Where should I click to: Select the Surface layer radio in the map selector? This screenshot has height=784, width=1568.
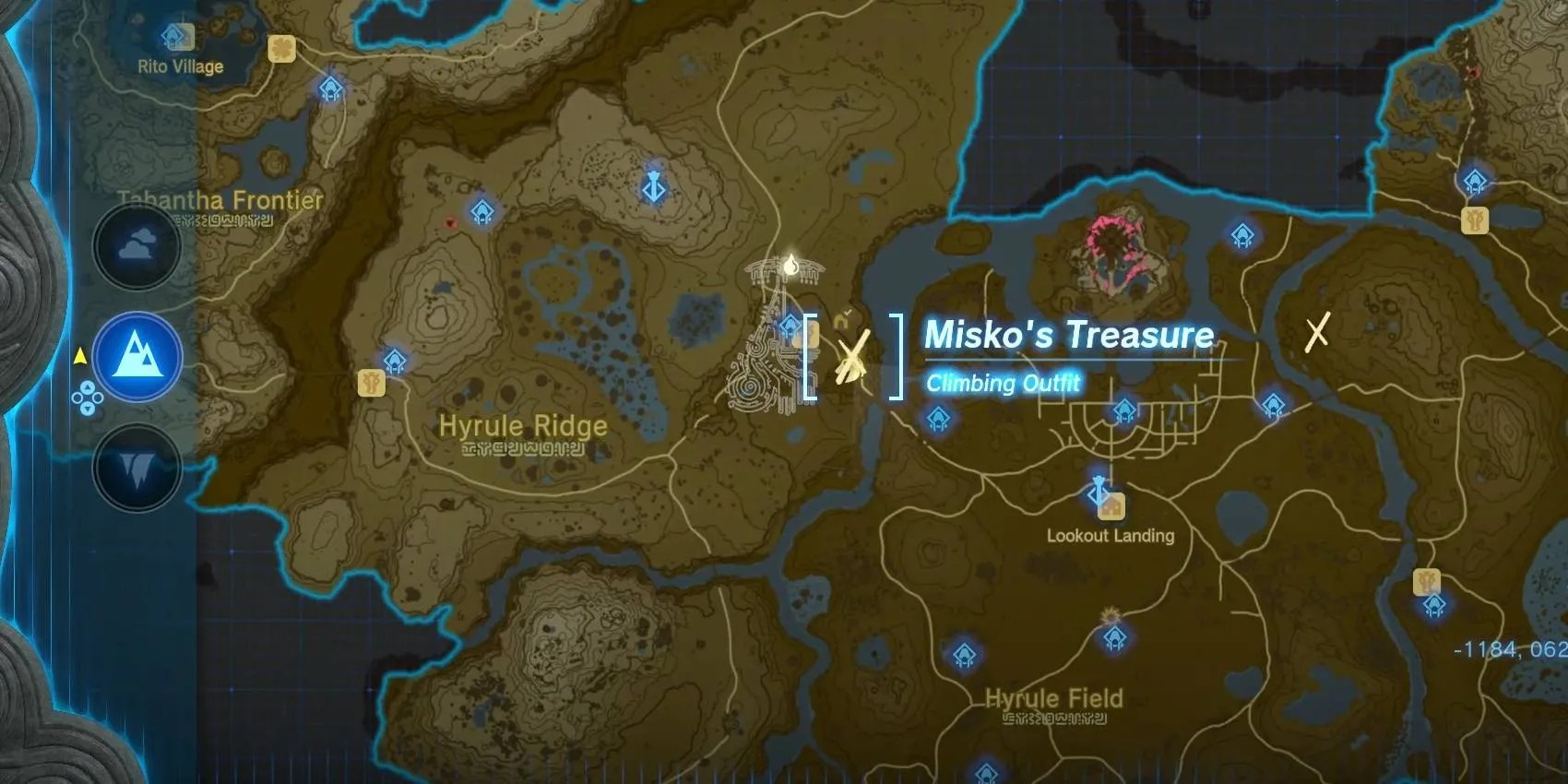coord(137,355)
